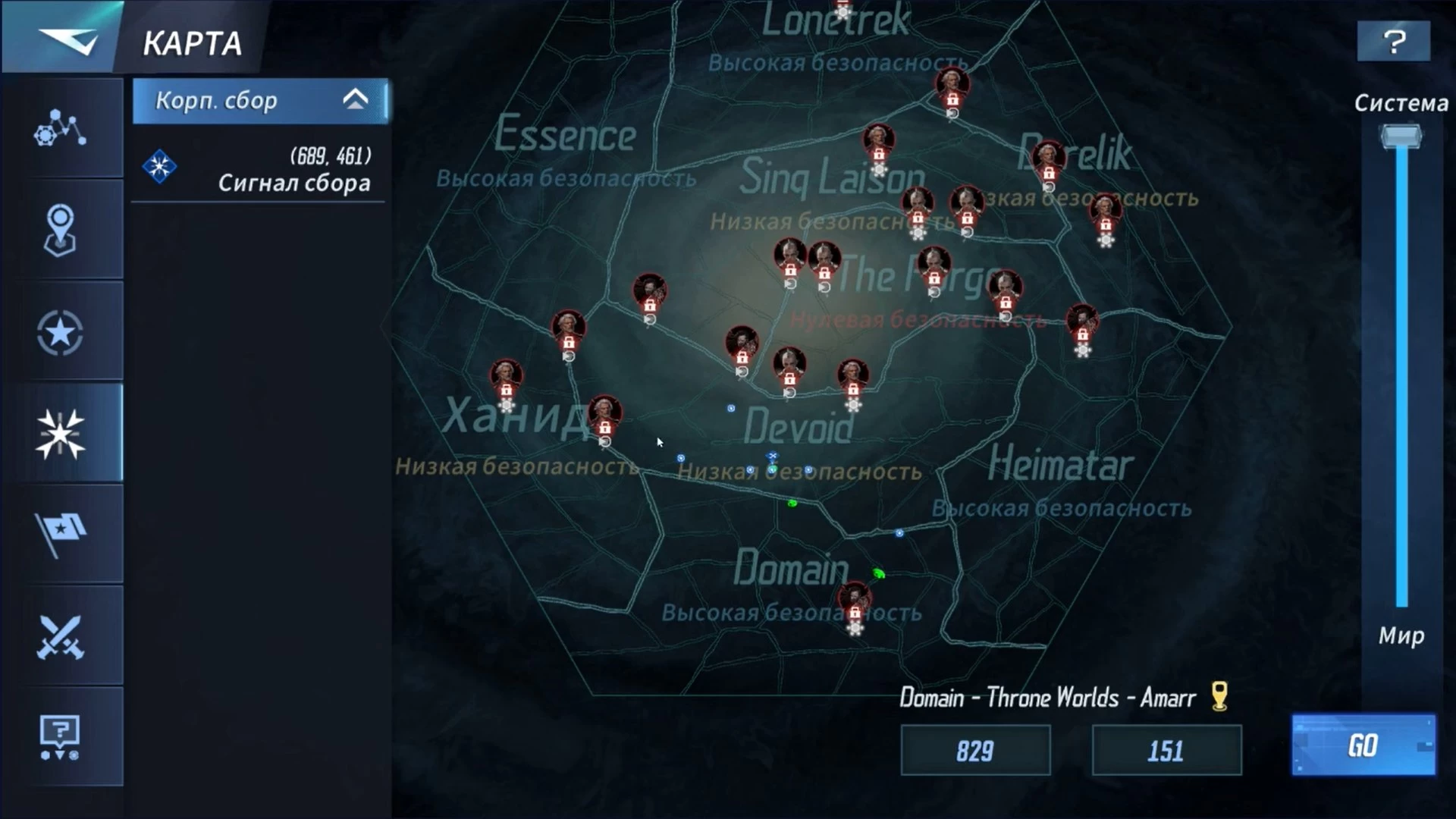Open the flag tab in sidebar
Image resolution: width=1456 pixels, height=819 pixels.
click(61, 533)
